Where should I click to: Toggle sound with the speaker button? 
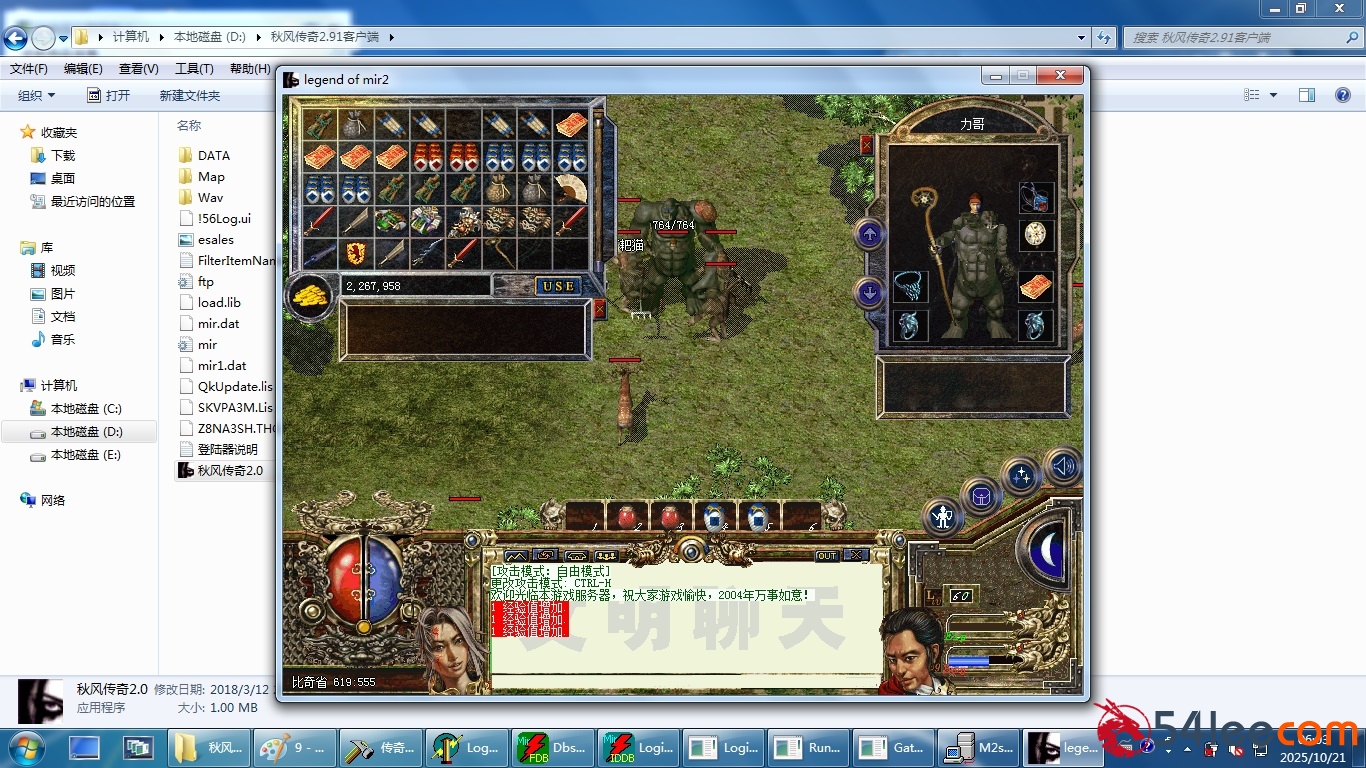[x=1062, y=465]
